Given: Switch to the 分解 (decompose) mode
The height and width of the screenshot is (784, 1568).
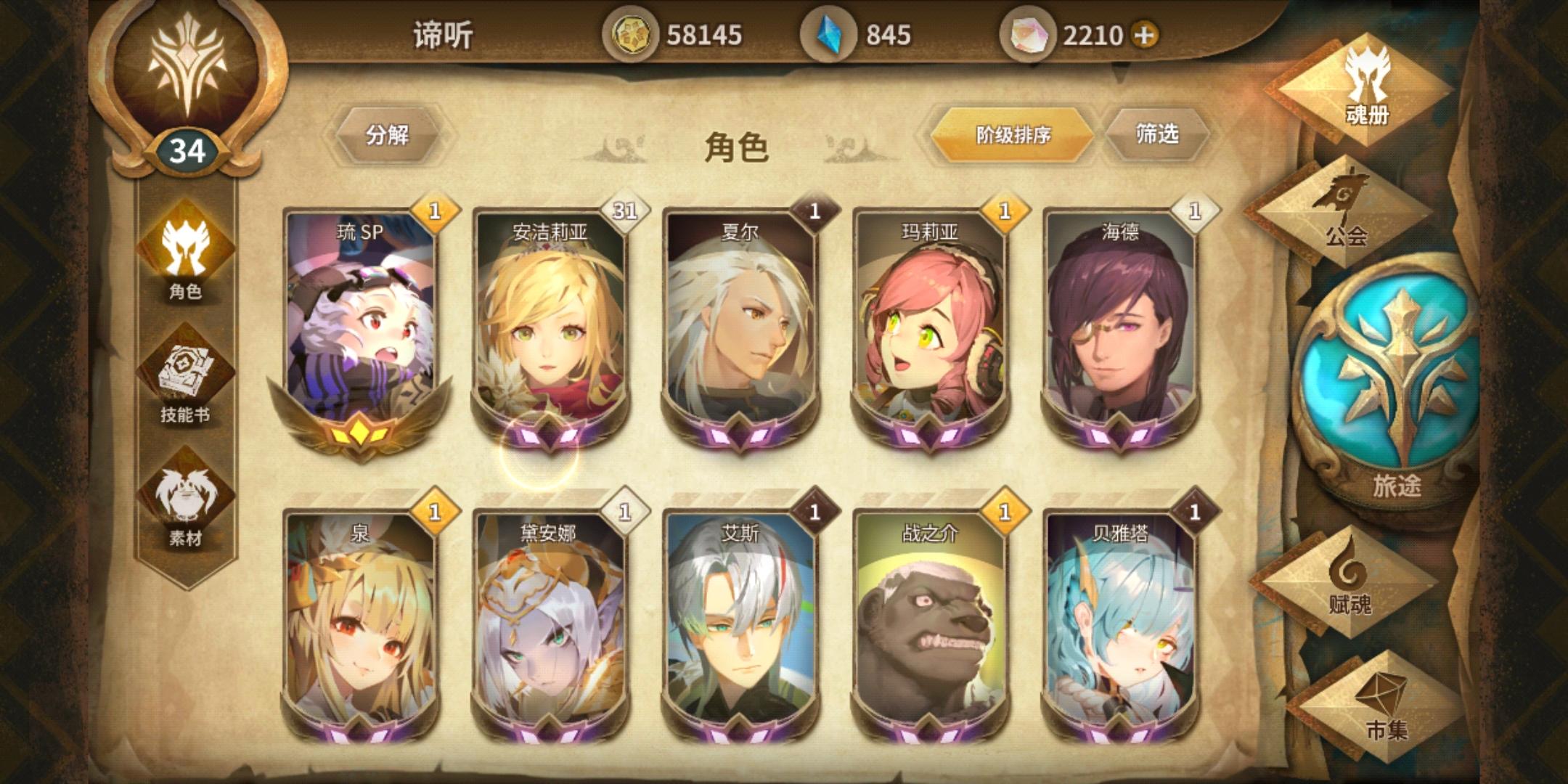Looking at the screenshot, I should click(x=387, y=134).
